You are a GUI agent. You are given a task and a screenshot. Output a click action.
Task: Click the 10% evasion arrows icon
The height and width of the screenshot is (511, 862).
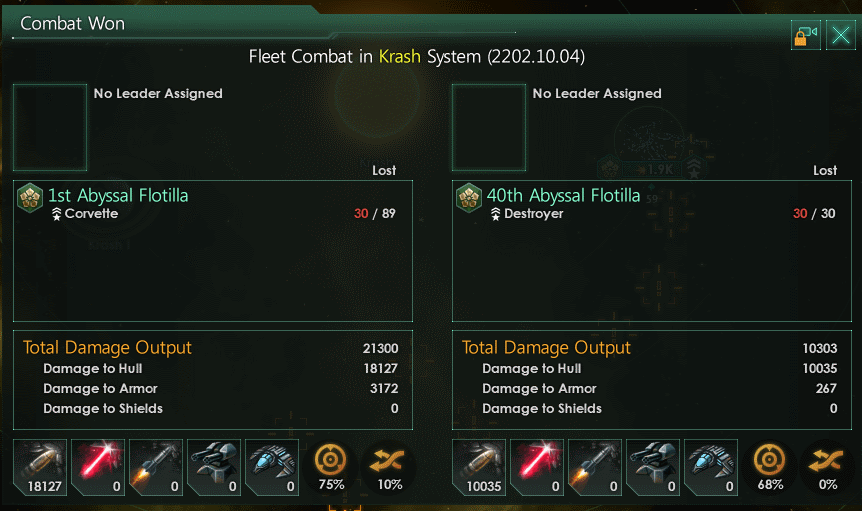point(389,467)
